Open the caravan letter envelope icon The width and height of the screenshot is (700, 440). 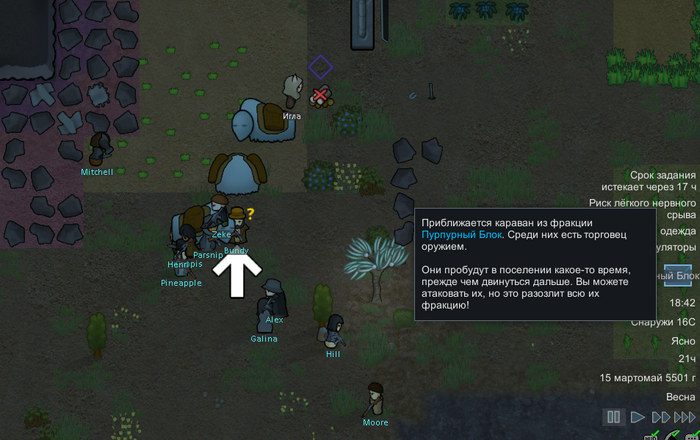coord(677,276)
